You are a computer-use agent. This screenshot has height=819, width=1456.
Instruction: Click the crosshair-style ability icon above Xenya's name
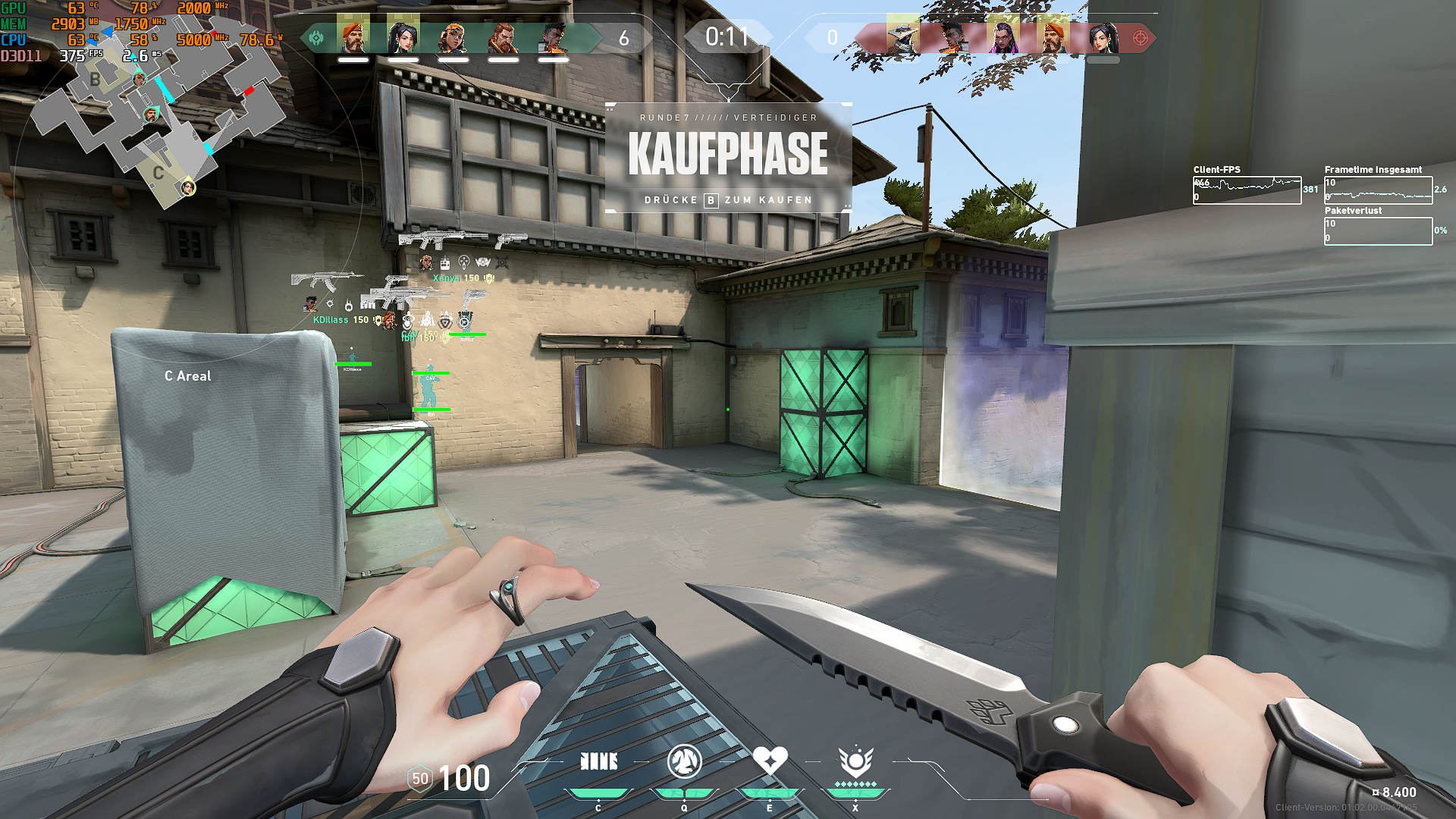[x=464, y=262]
